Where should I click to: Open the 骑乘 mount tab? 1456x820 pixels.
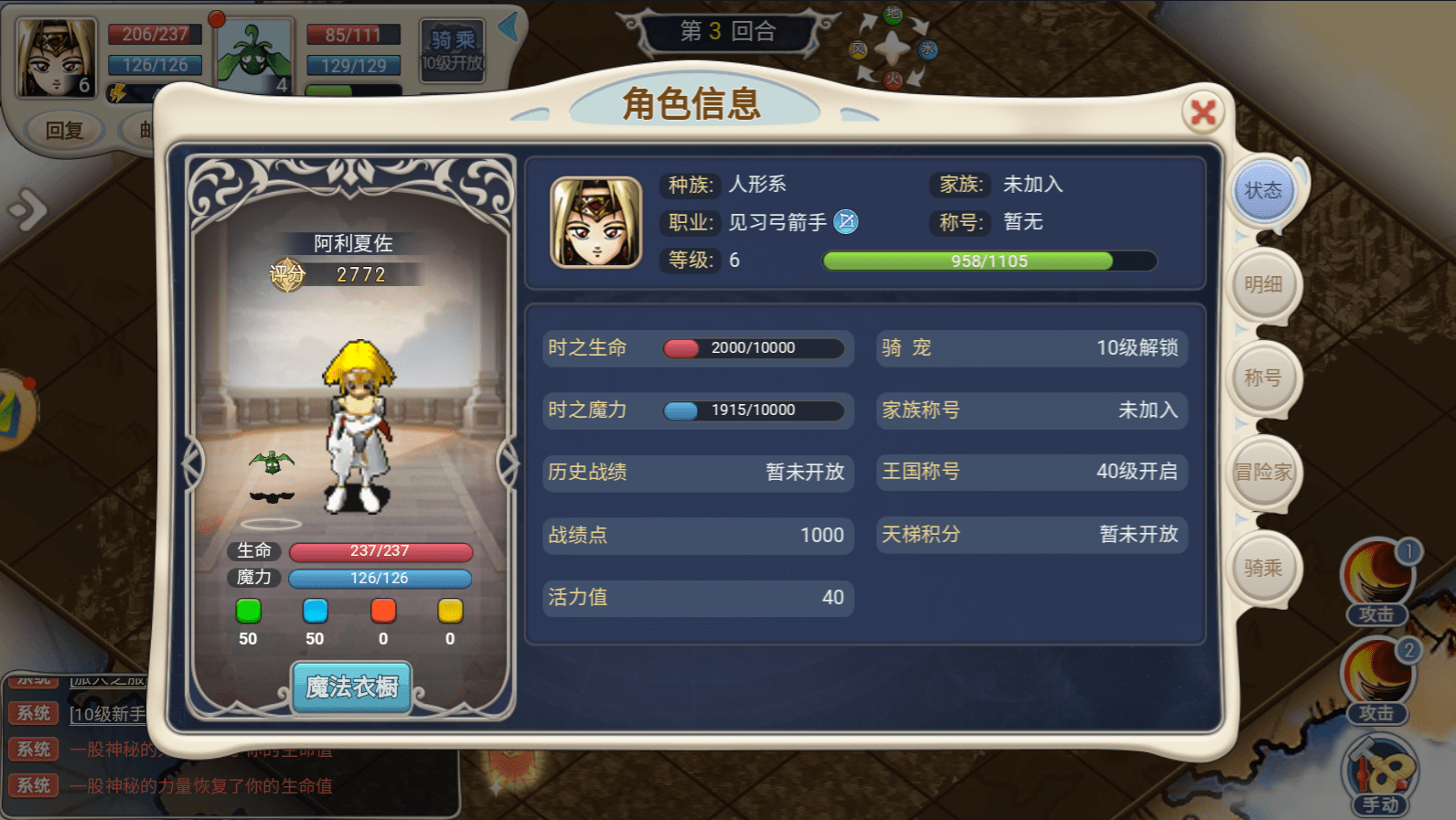[1263, 568]
